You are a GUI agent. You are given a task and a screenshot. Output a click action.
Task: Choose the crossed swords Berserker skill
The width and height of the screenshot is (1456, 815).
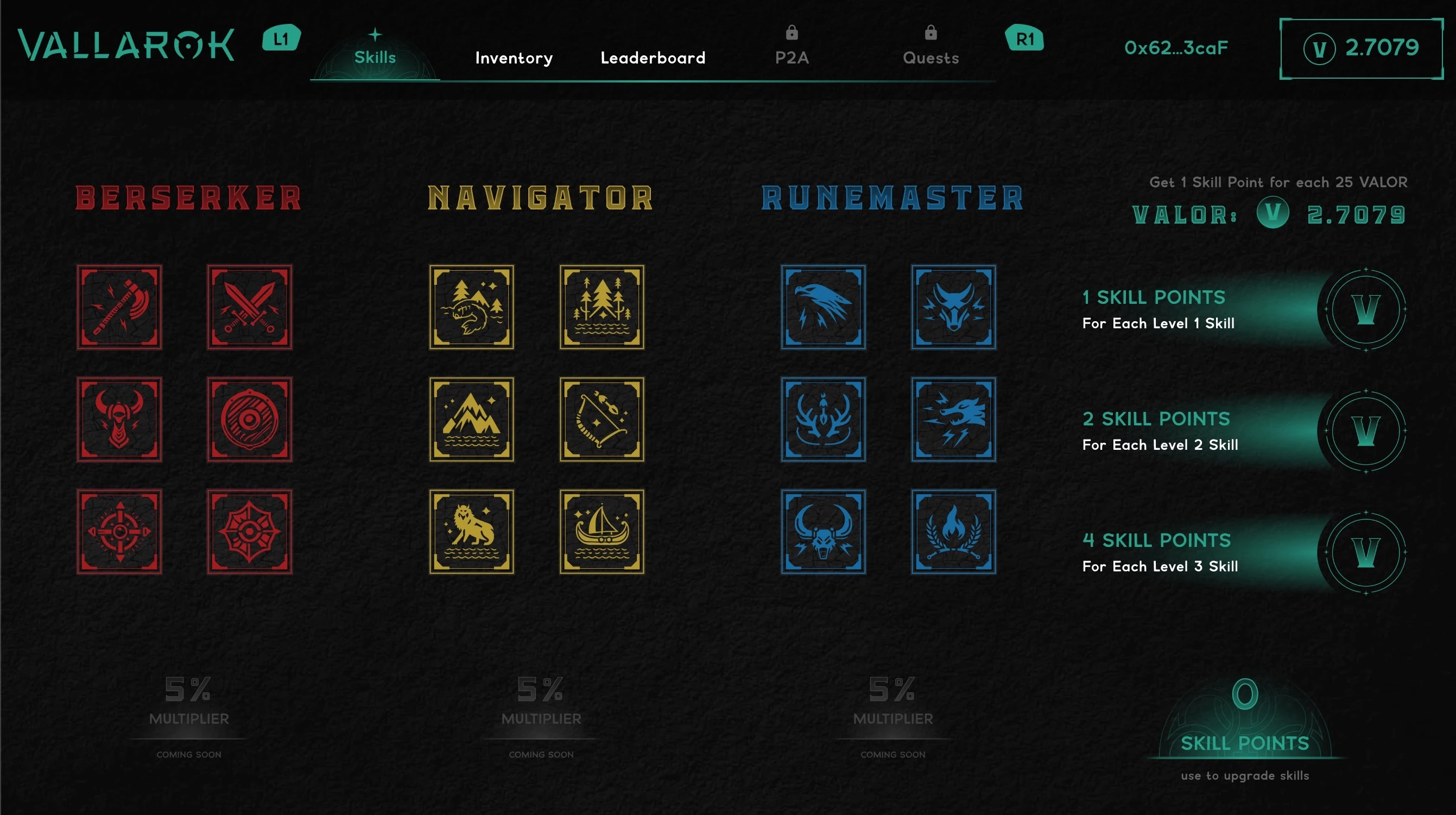click(249, 307)
